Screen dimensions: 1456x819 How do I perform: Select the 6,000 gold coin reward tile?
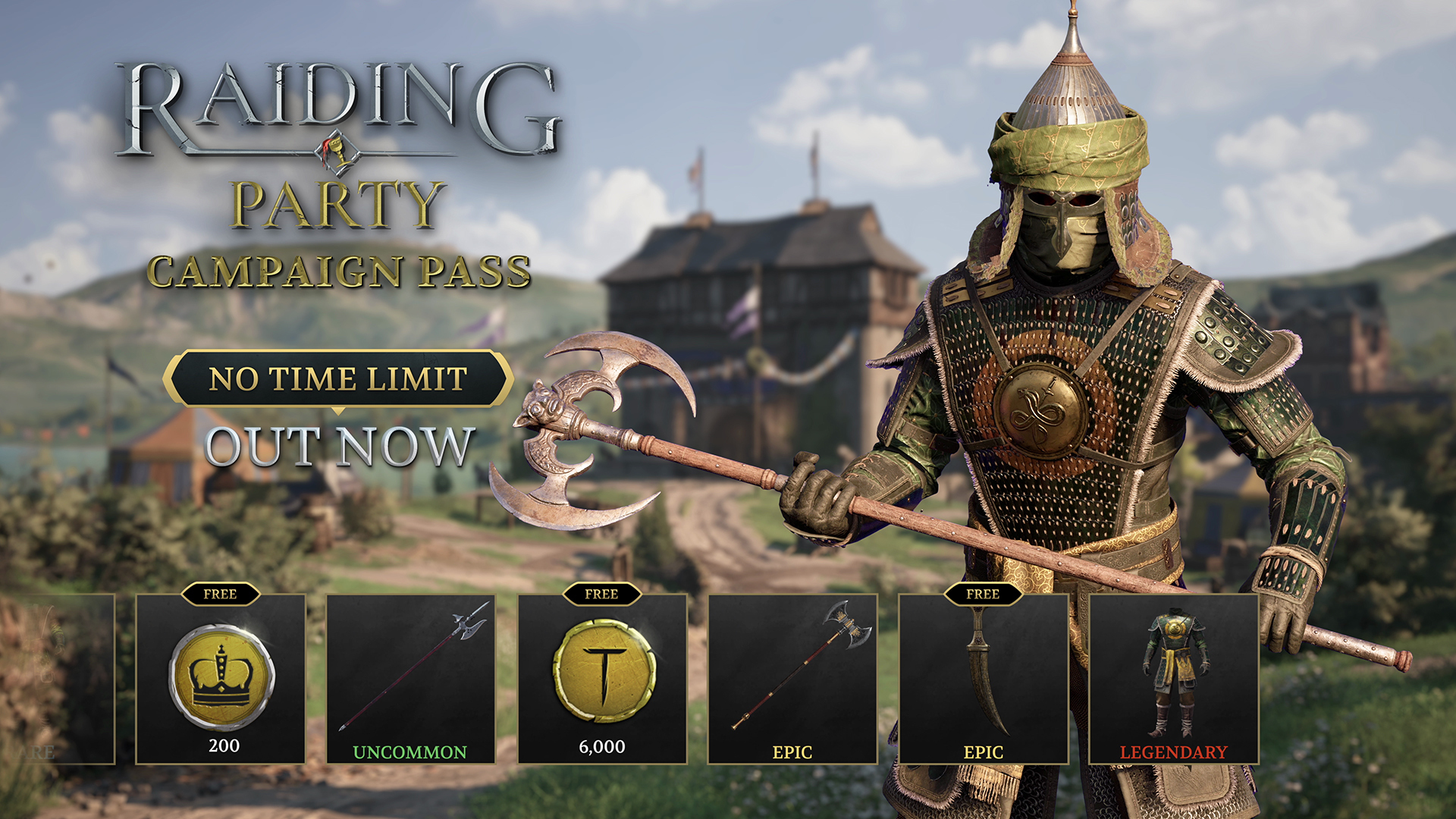602,679
